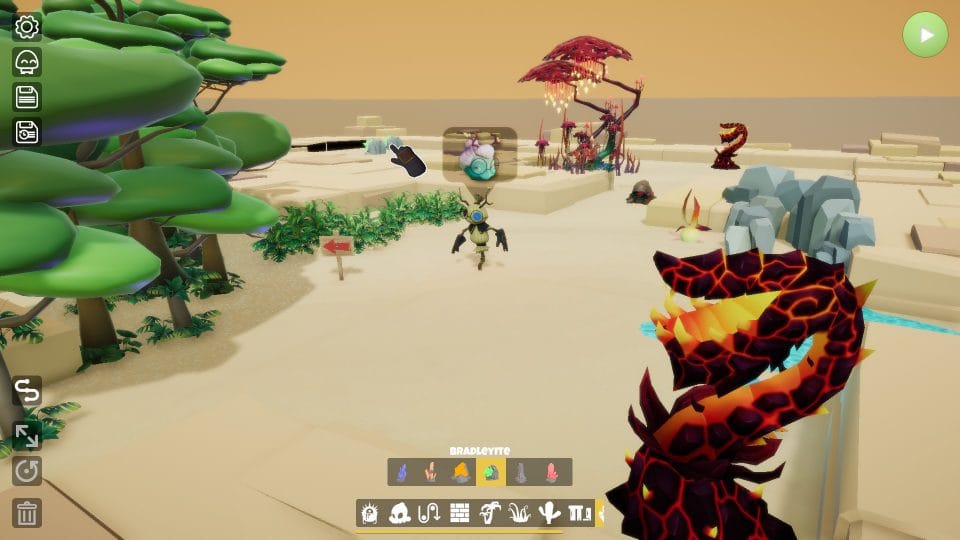960x540 pixels.
Task: Open the gear settings menu
Action: click(27, 27)
